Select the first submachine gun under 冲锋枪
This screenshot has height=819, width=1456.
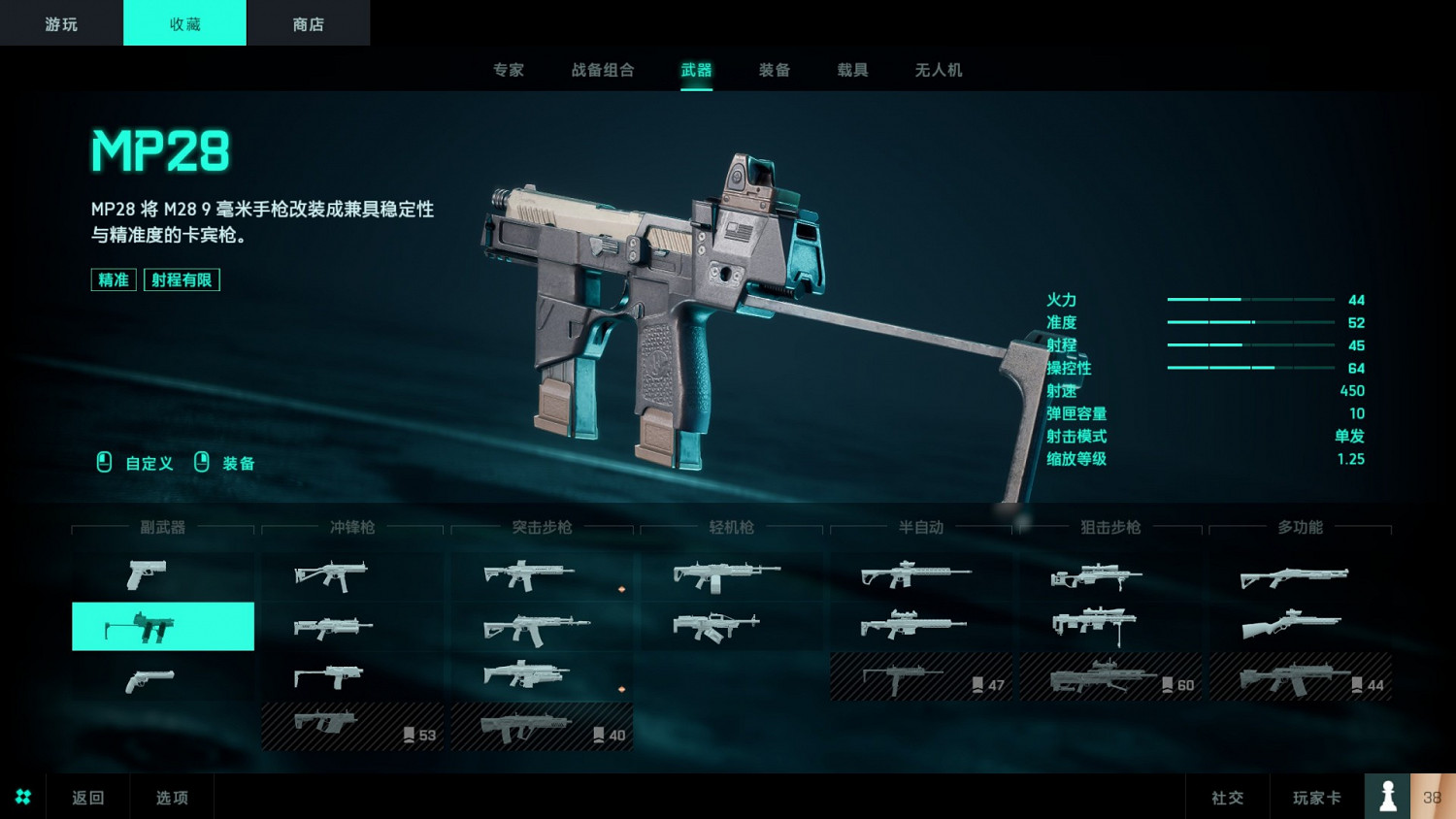coord(351,576)
